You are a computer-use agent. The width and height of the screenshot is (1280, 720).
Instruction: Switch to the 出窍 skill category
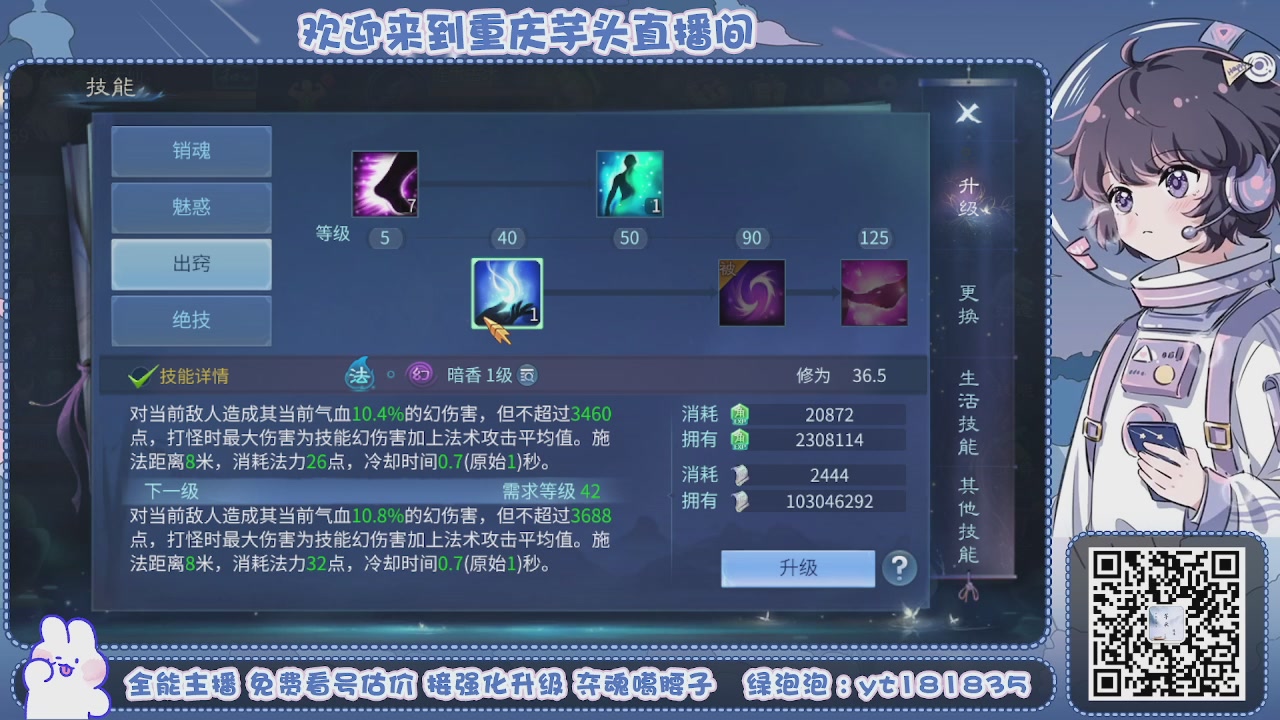point(191,265)
